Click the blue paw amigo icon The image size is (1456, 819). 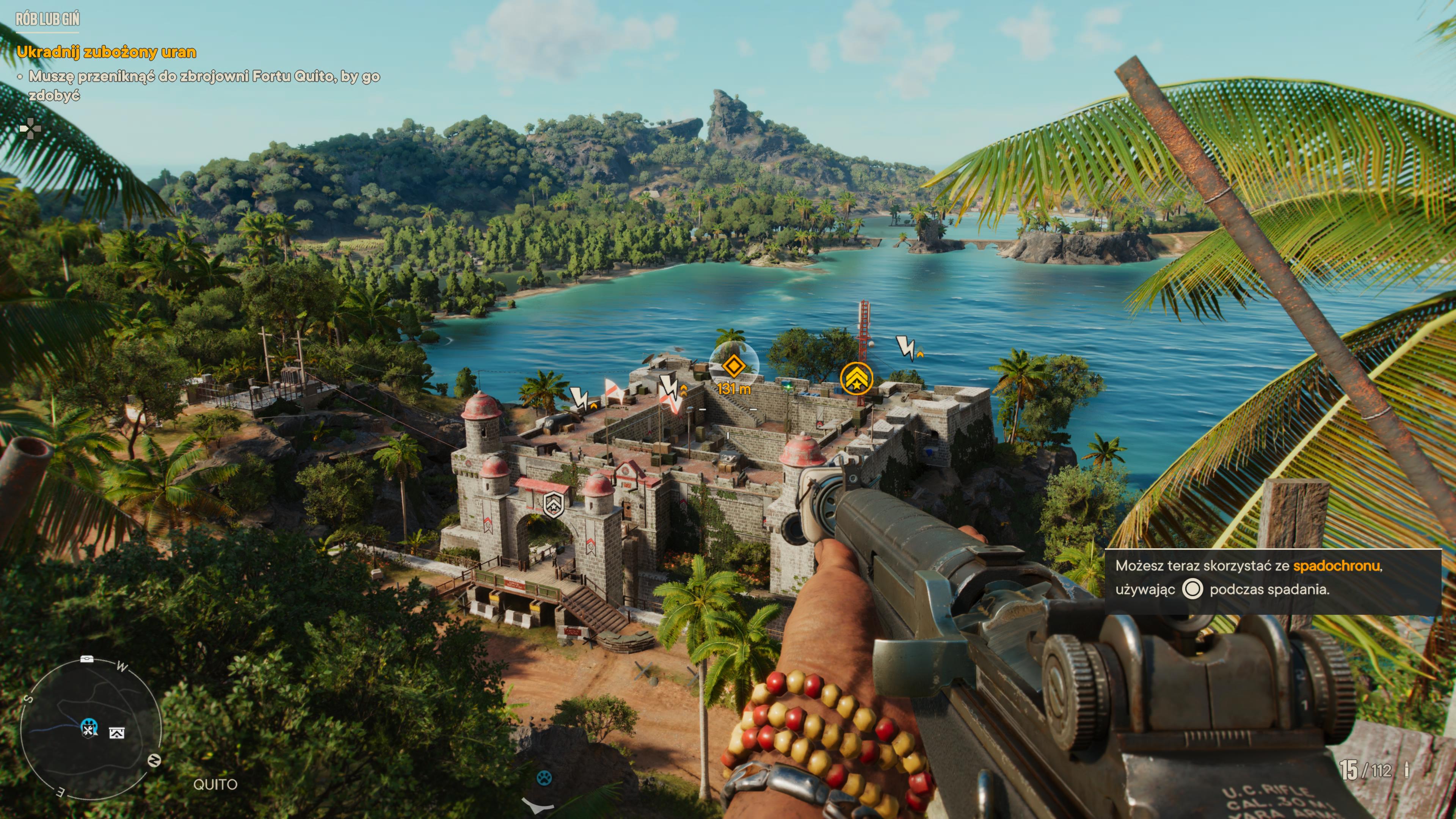coord(544,778)
